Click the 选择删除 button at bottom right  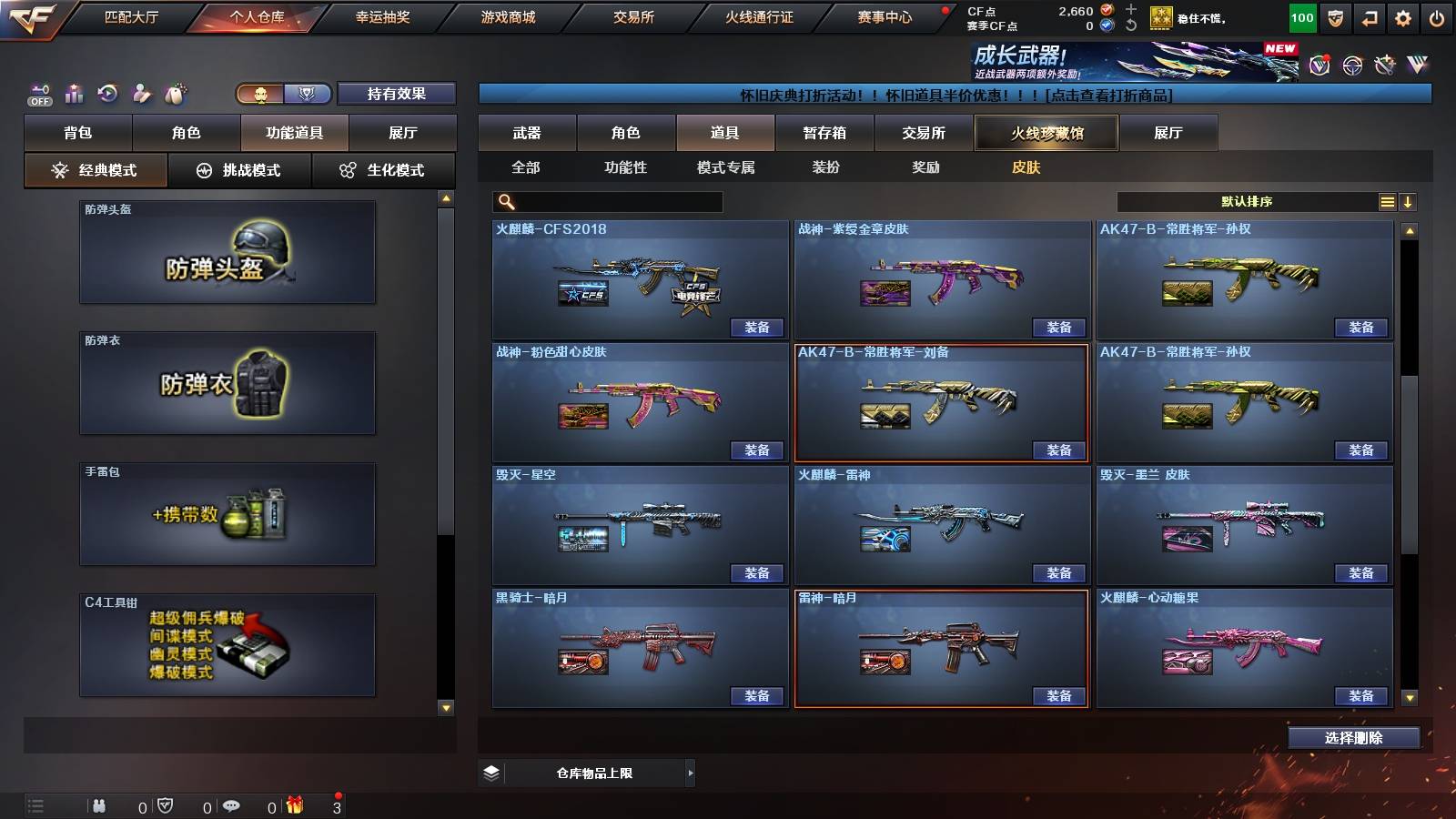click(x=1353, y=737)
